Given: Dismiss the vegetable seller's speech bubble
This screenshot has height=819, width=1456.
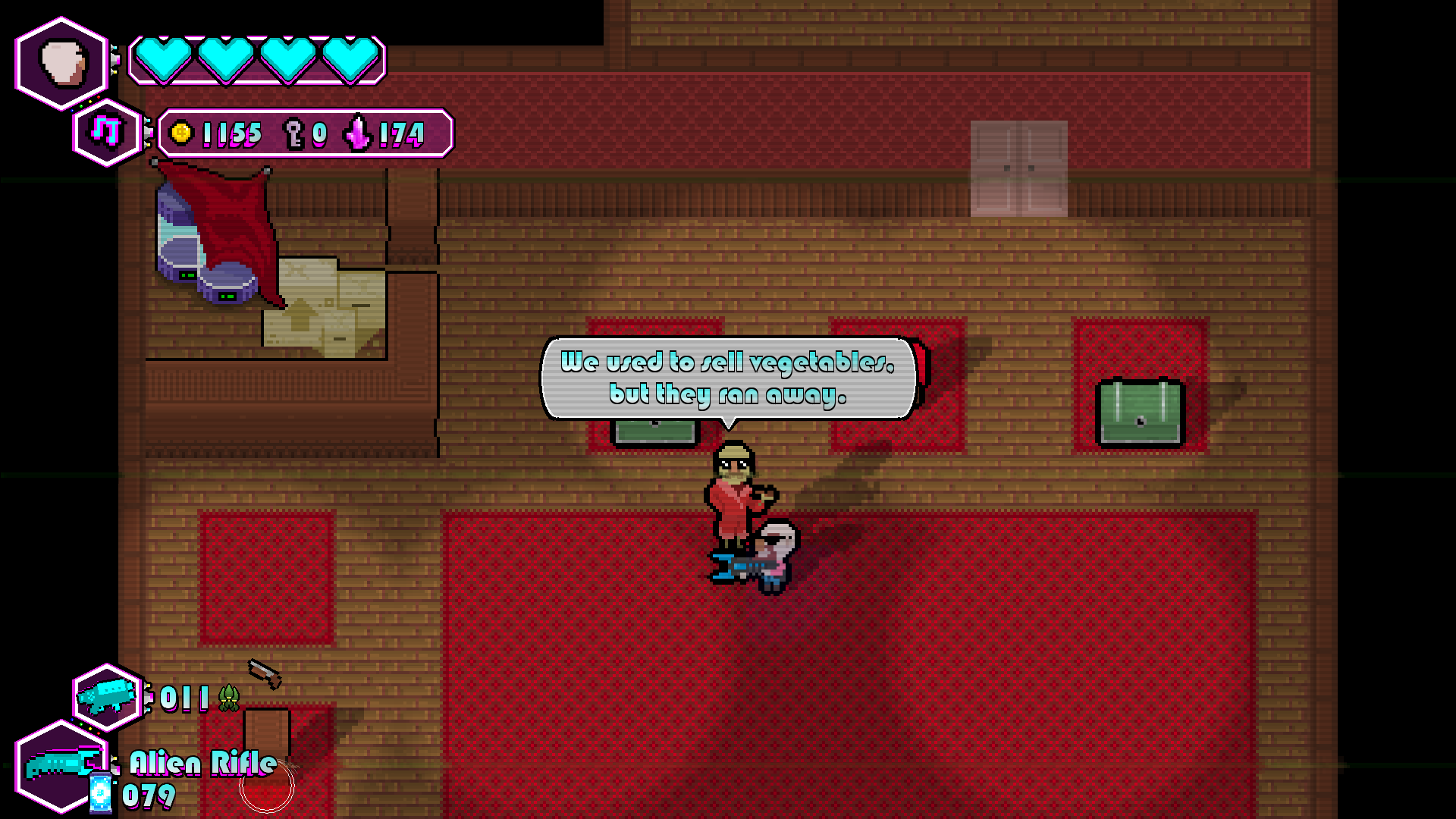Looking at the screenshot, I should tap(728, 379).
